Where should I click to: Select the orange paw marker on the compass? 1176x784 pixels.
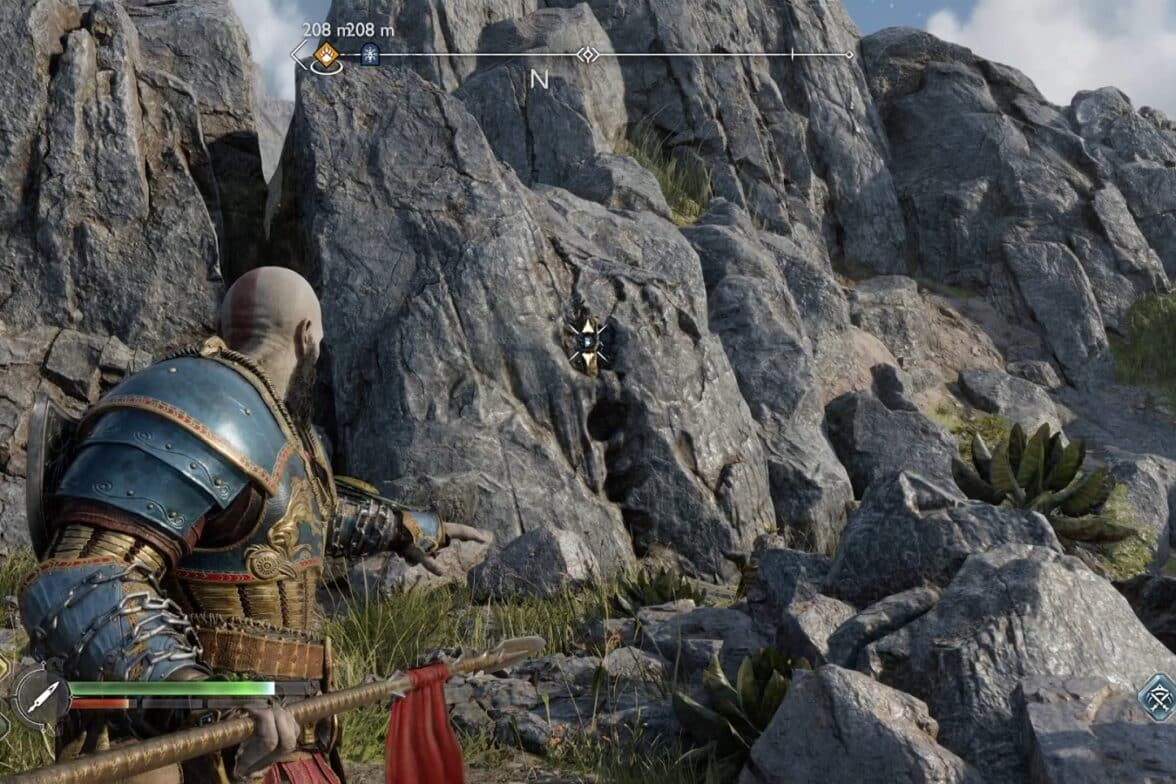click(327, 54)
